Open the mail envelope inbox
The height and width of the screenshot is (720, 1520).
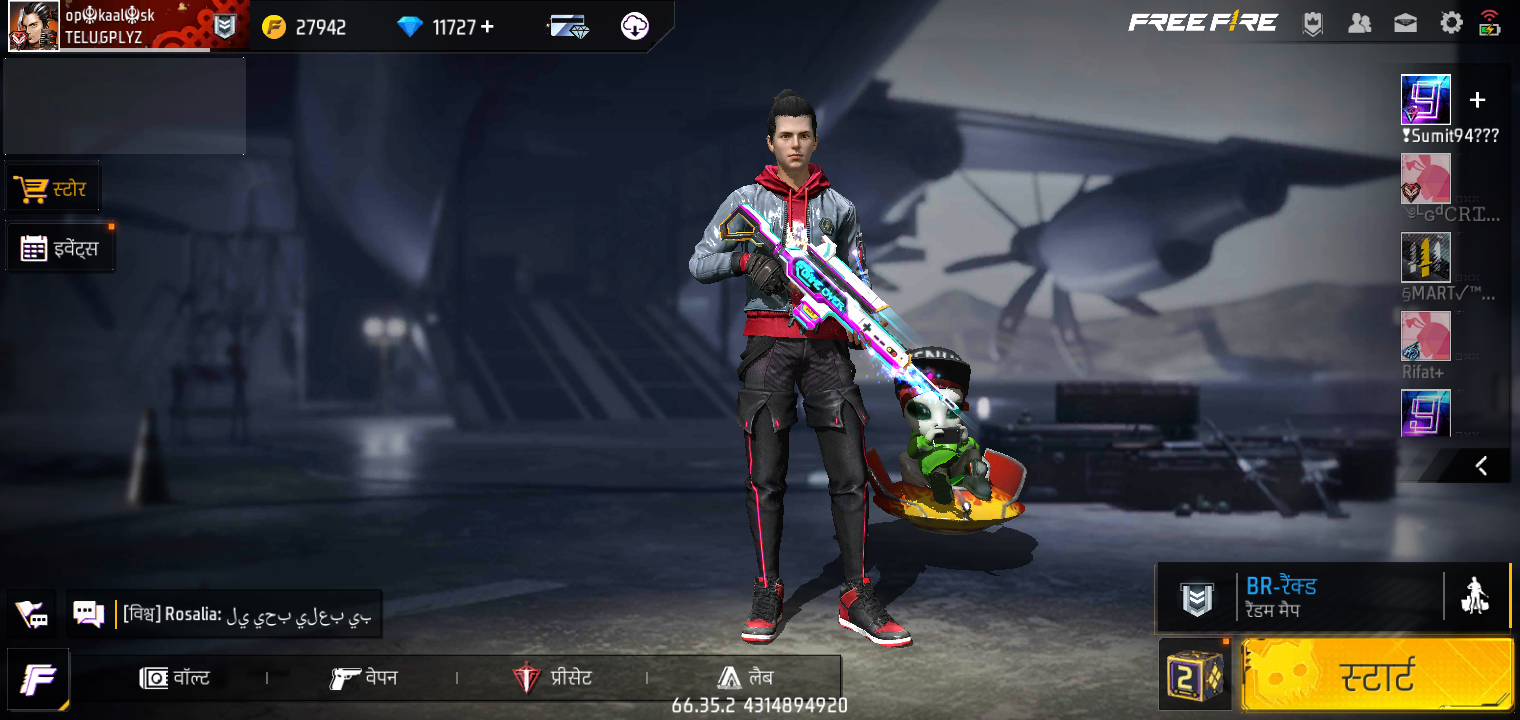pos(1405,23)
